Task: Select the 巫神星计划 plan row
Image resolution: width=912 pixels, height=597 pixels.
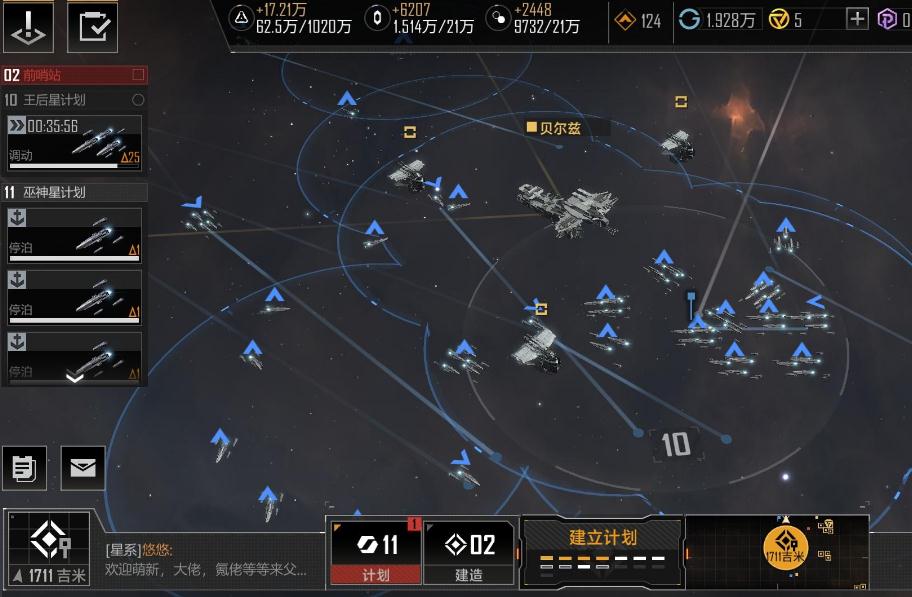Action: coord(74,192)
